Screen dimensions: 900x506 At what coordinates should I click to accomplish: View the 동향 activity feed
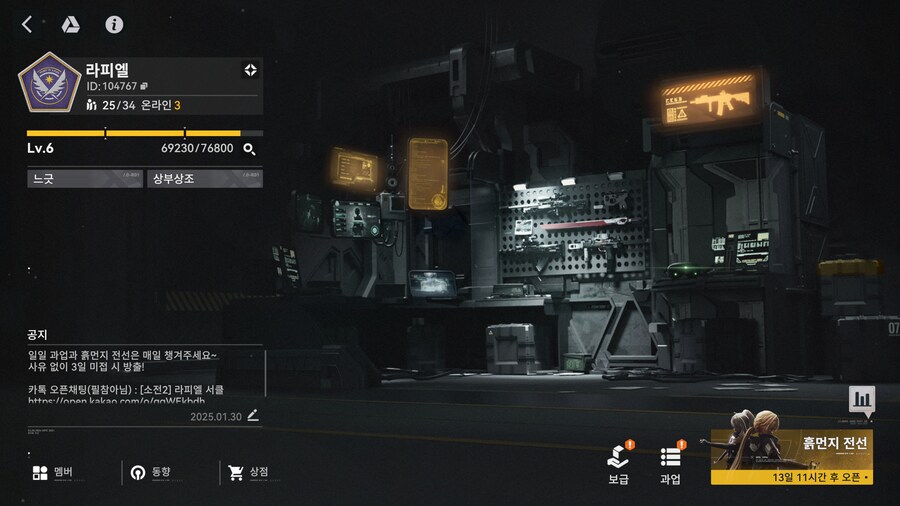(x=150, y=472)
